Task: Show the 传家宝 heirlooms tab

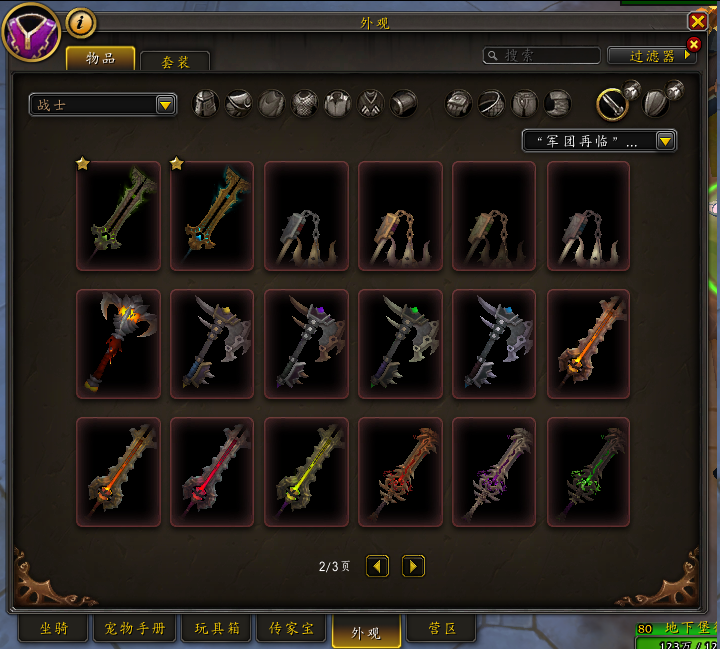Action: [291, 629]
